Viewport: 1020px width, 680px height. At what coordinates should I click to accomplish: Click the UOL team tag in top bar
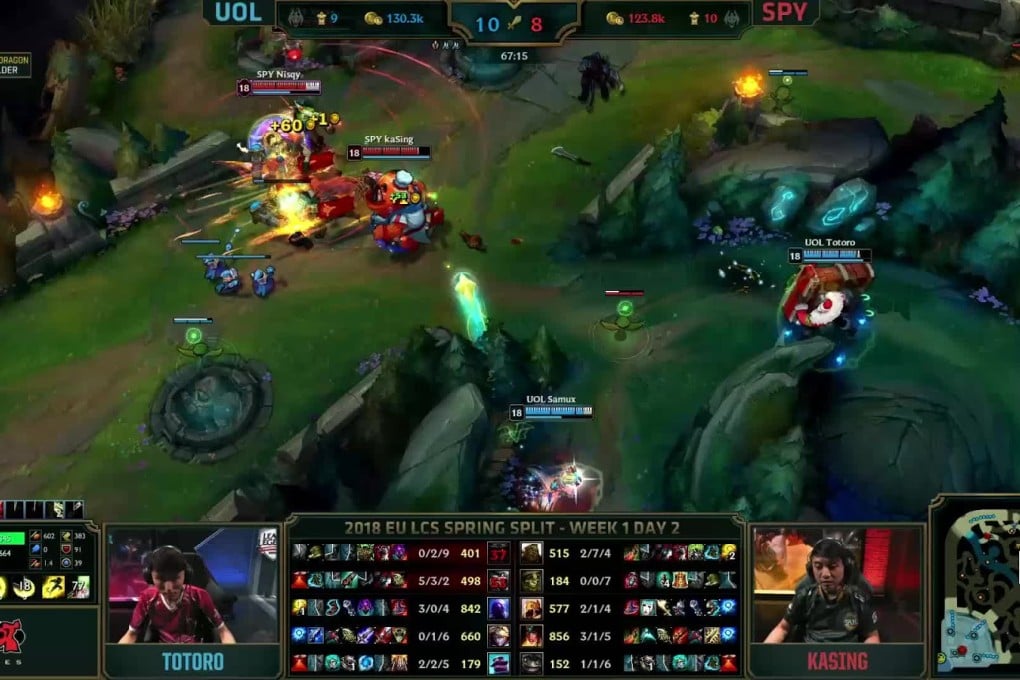click(x=237, y=13)
